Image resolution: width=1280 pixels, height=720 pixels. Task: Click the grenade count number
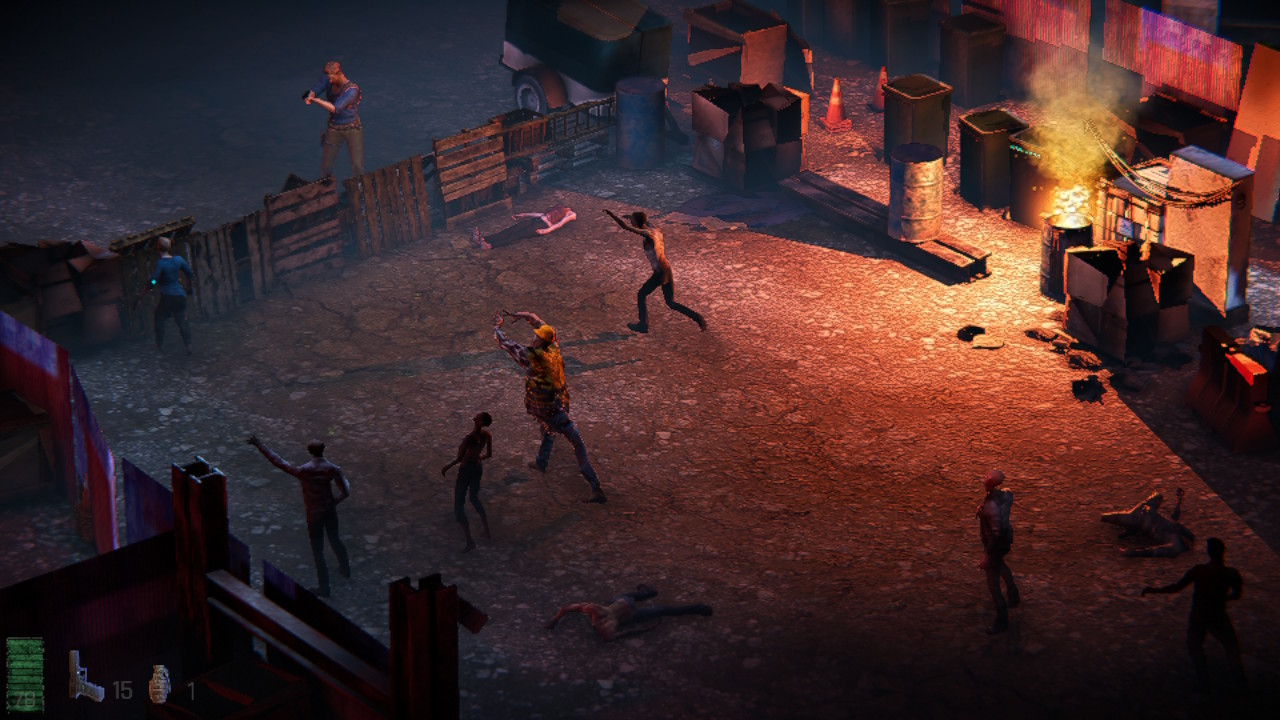click(190, 688)
